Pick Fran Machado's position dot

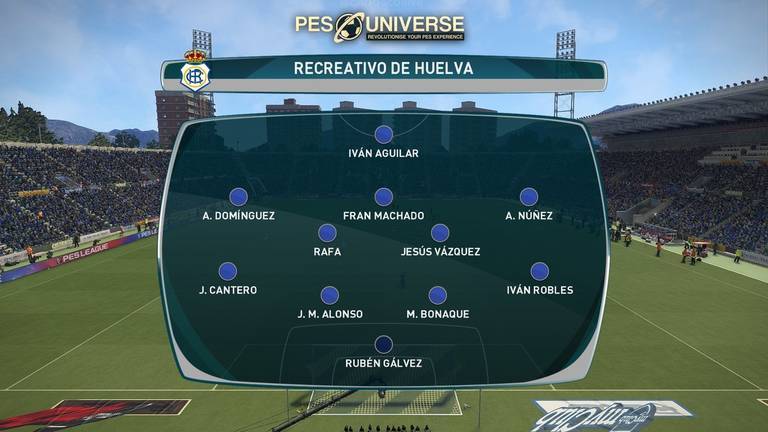pos(384,197)
